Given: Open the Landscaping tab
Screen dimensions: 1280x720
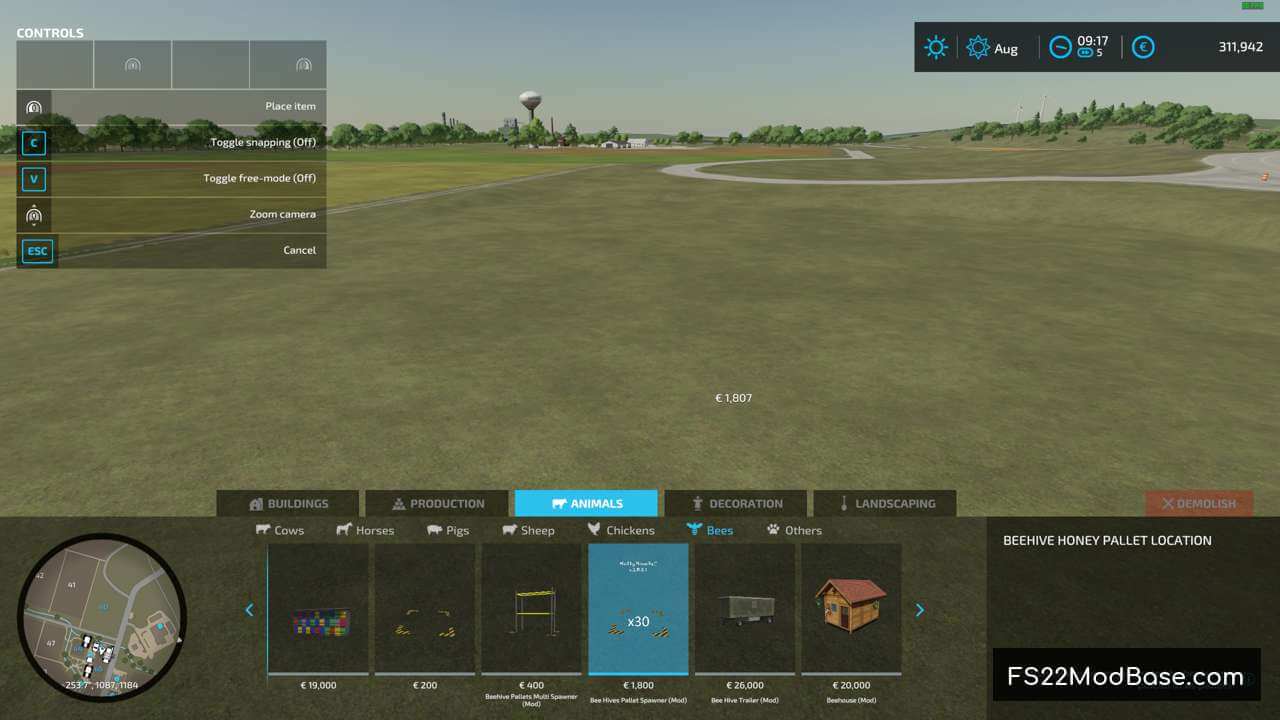Looking at the screenshot, I should pos(884,504).
